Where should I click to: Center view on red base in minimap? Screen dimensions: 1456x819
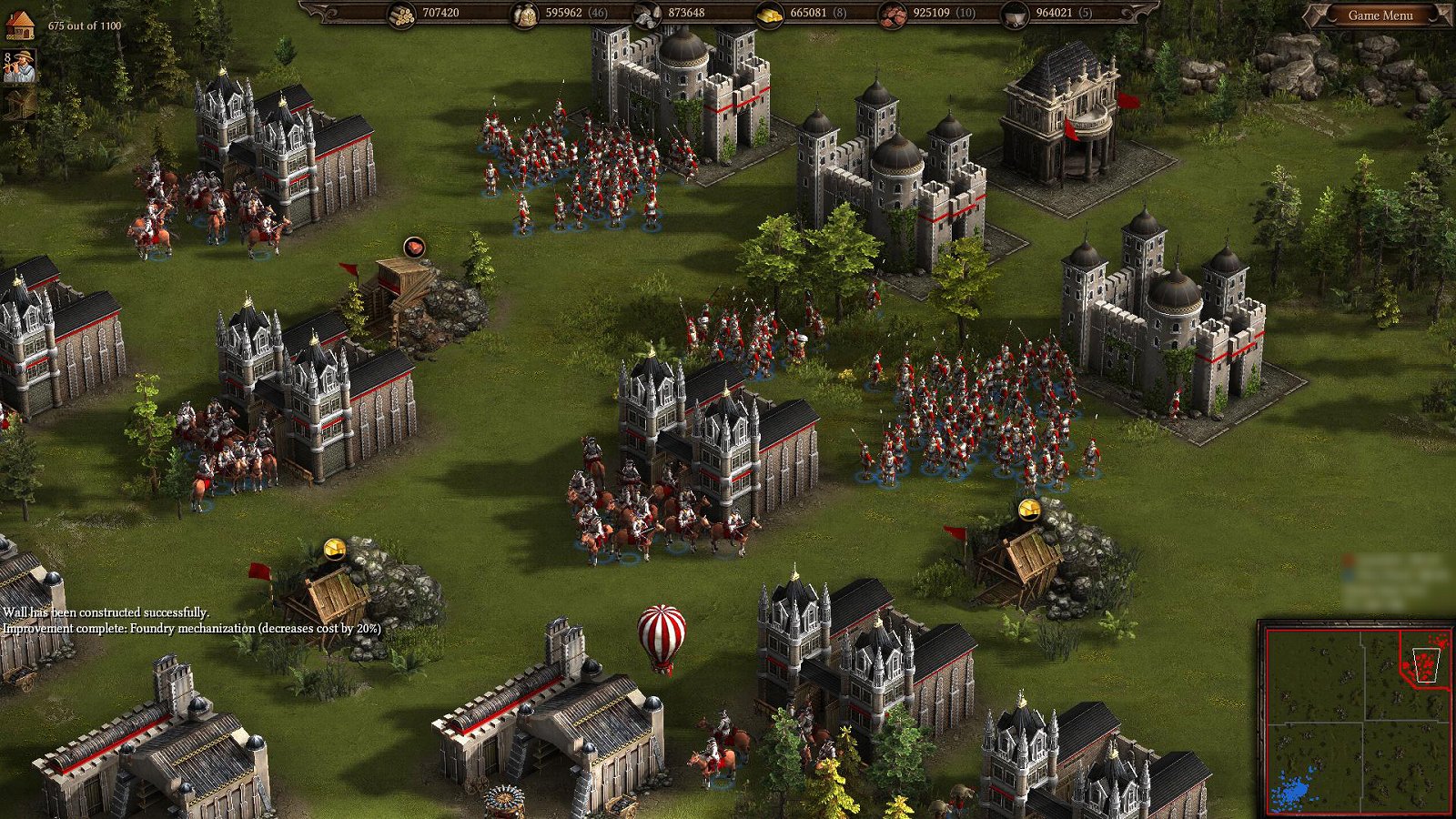pos(1425,663)
